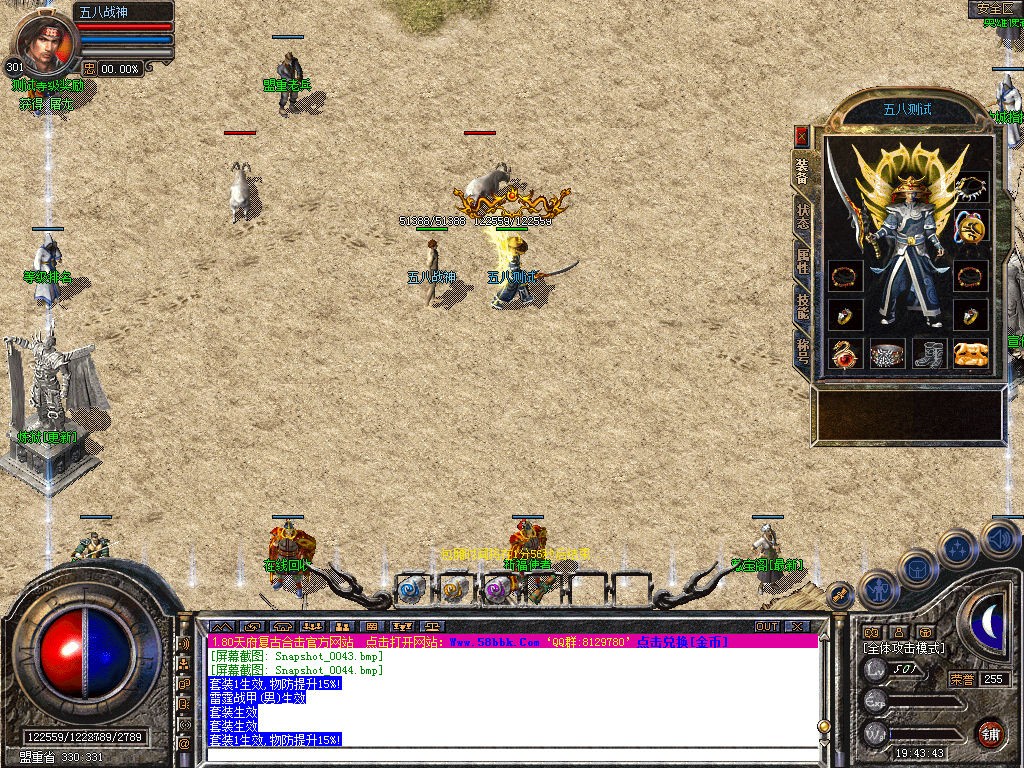This screenshot has height=768, width=1024.
Task: Choose the equipped belt slot
Action: point(888,355)
